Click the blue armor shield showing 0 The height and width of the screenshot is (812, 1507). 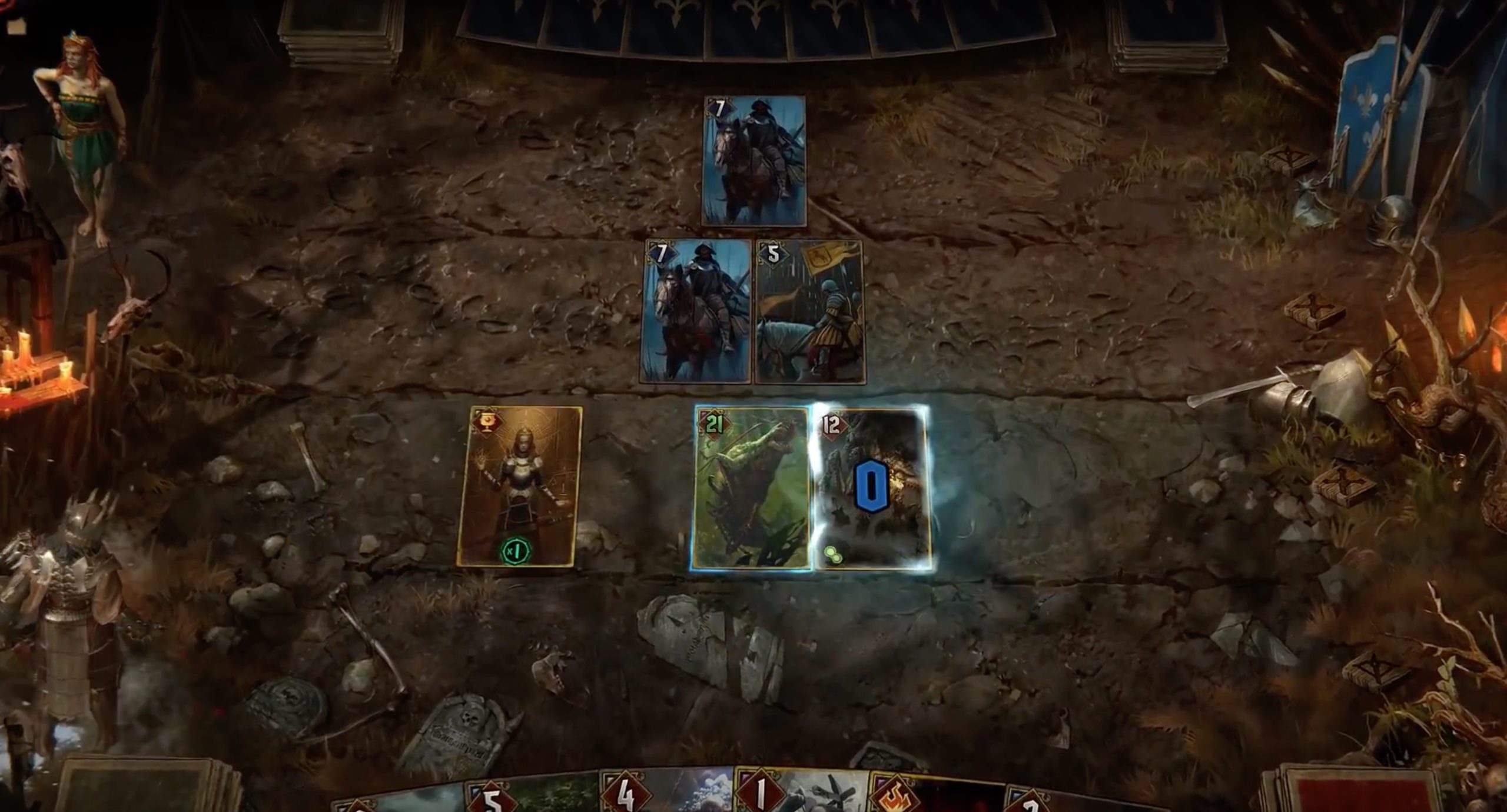click(868, 482)
